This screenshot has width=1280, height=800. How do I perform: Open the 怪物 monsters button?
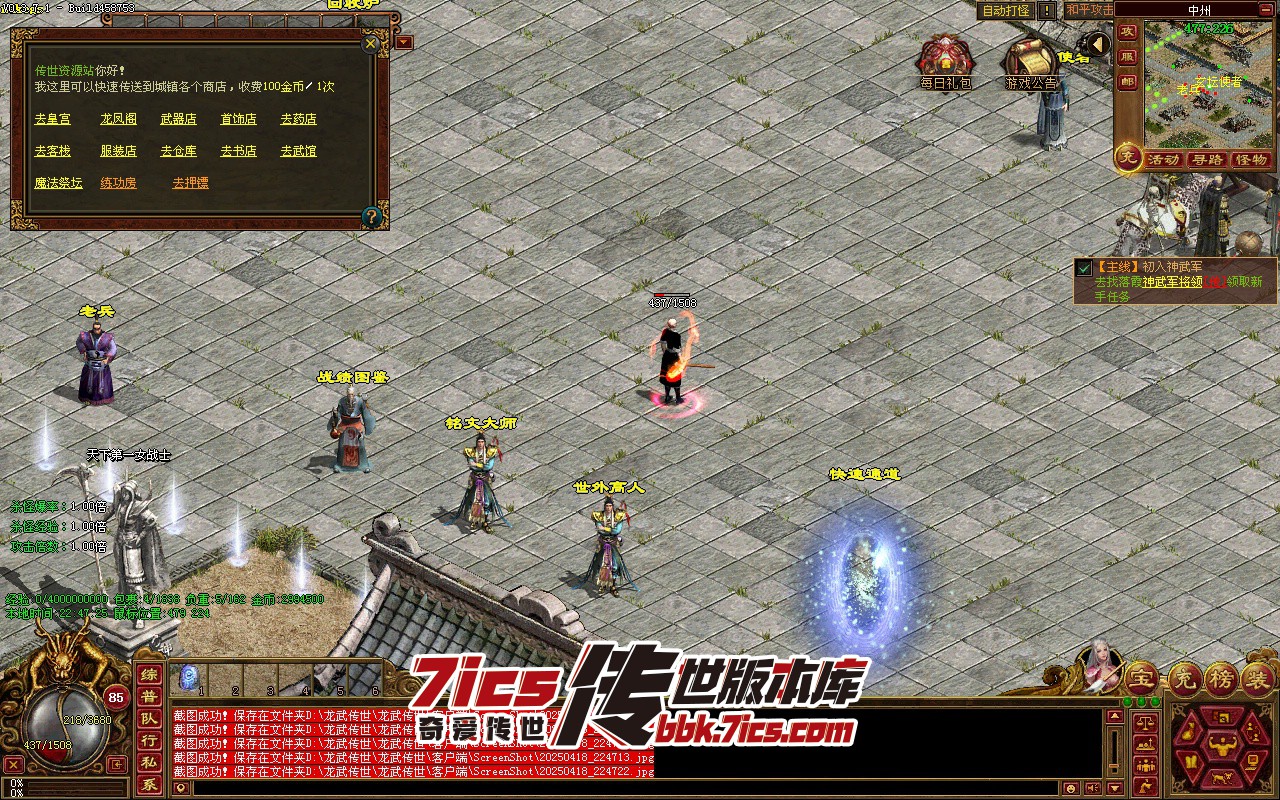[x=1251, y=160]
